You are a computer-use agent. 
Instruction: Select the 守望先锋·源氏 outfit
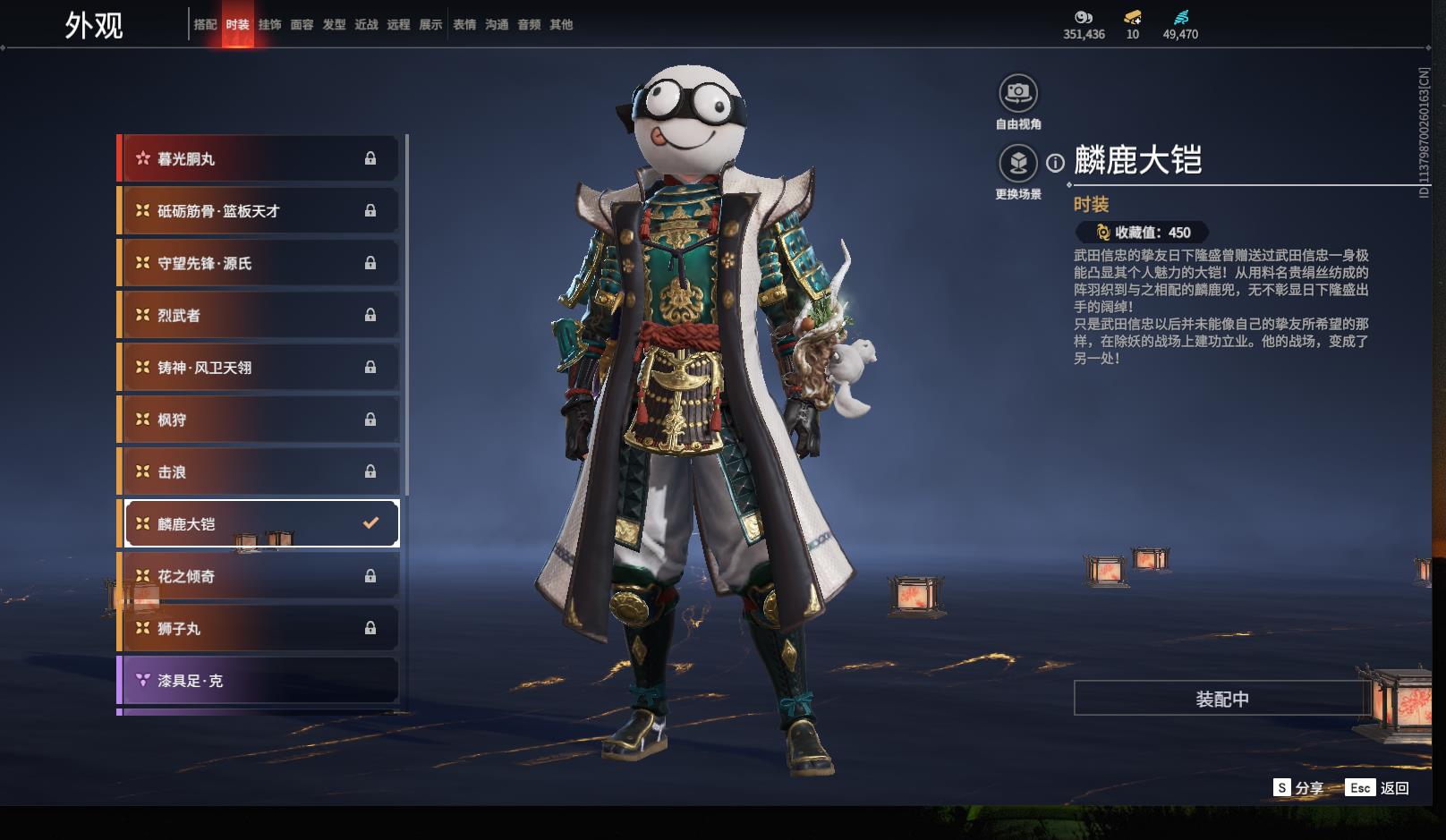pos(259,263)
